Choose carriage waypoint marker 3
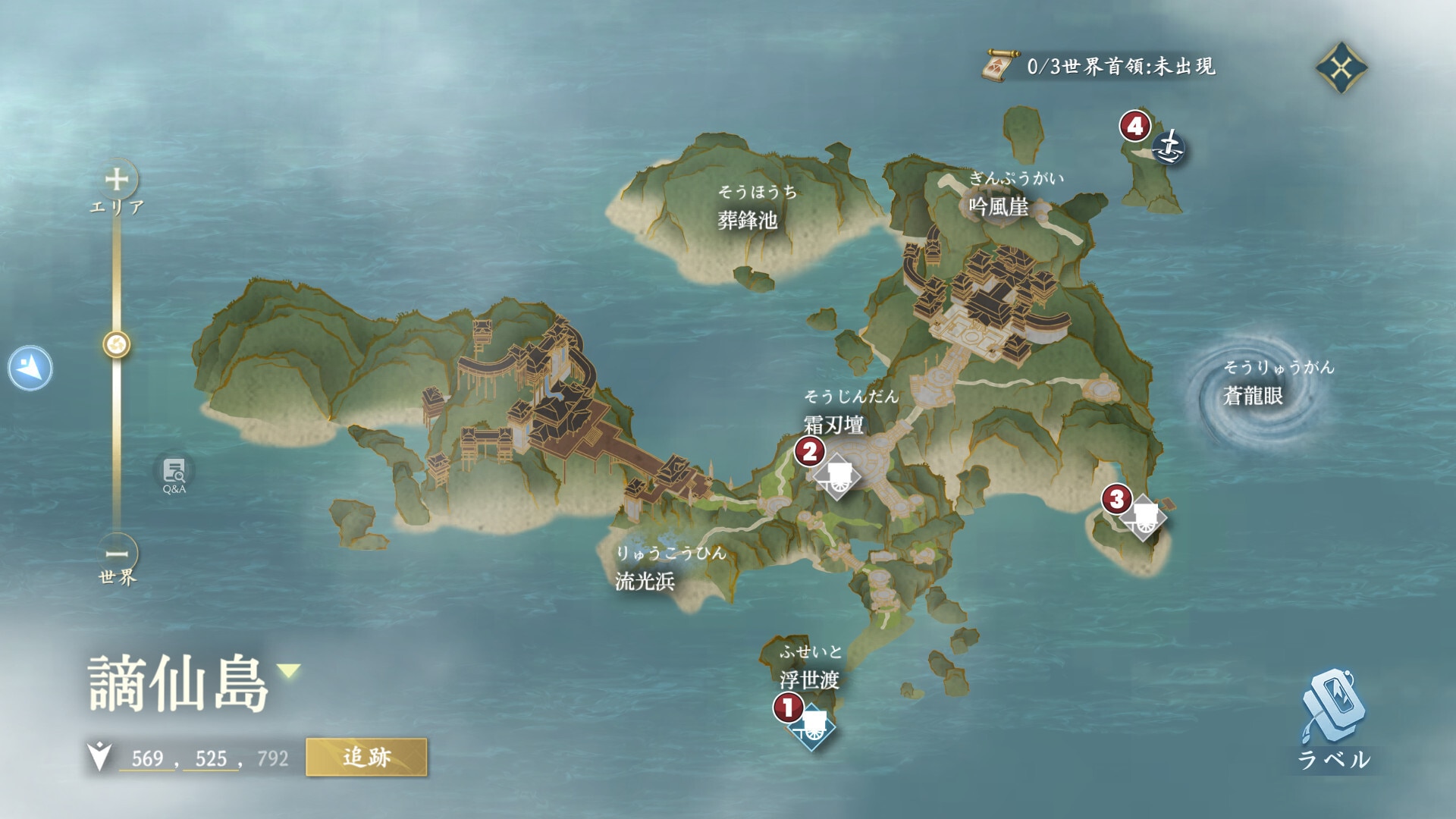Viewport: 1456px width, 819px height. pyautogui.click(x=1144, y=517)
